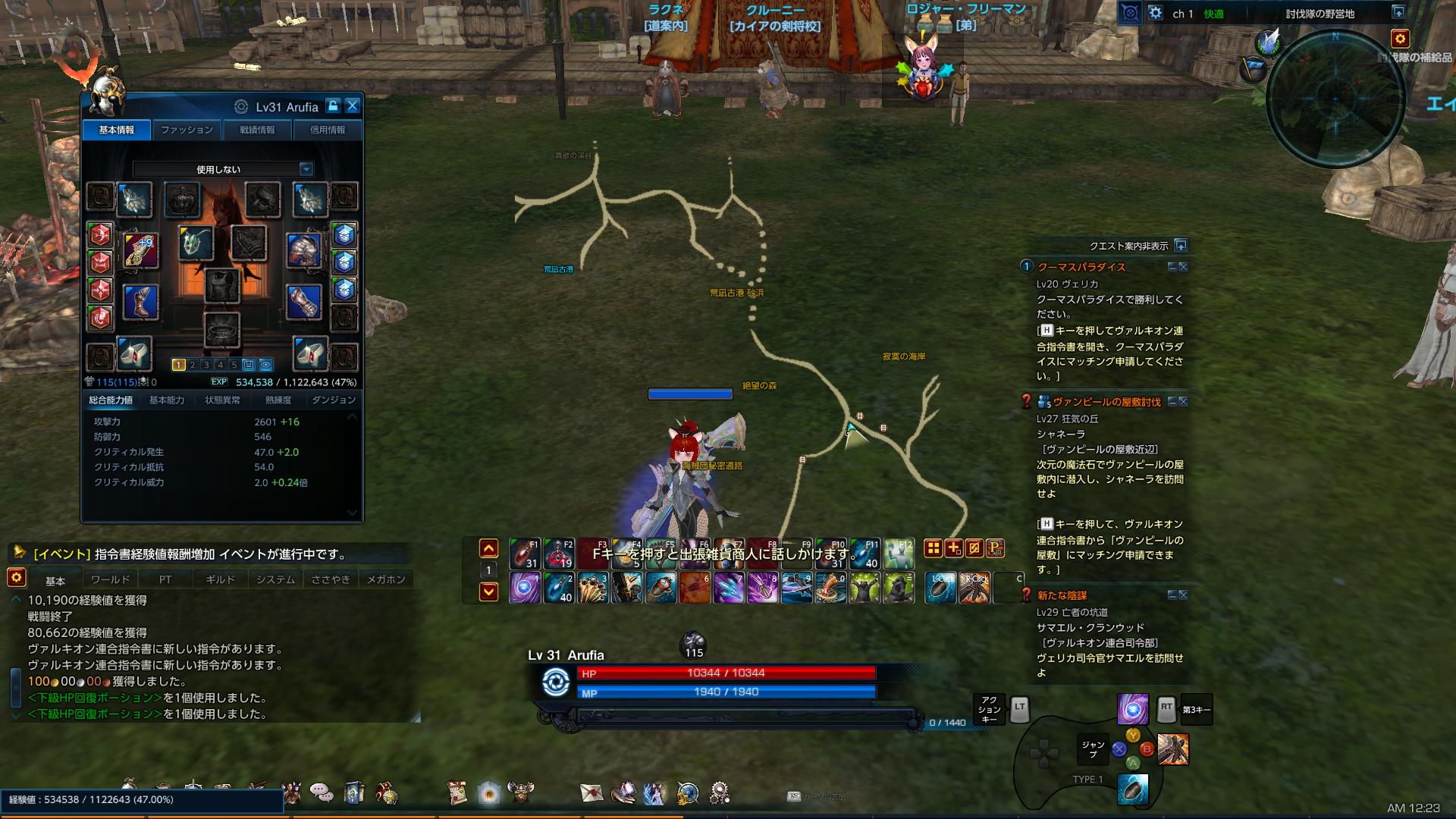Open the 使用しない dropdown in the character window
The height and width of the screenshot is (819, 1456).
tap(219, 168)
